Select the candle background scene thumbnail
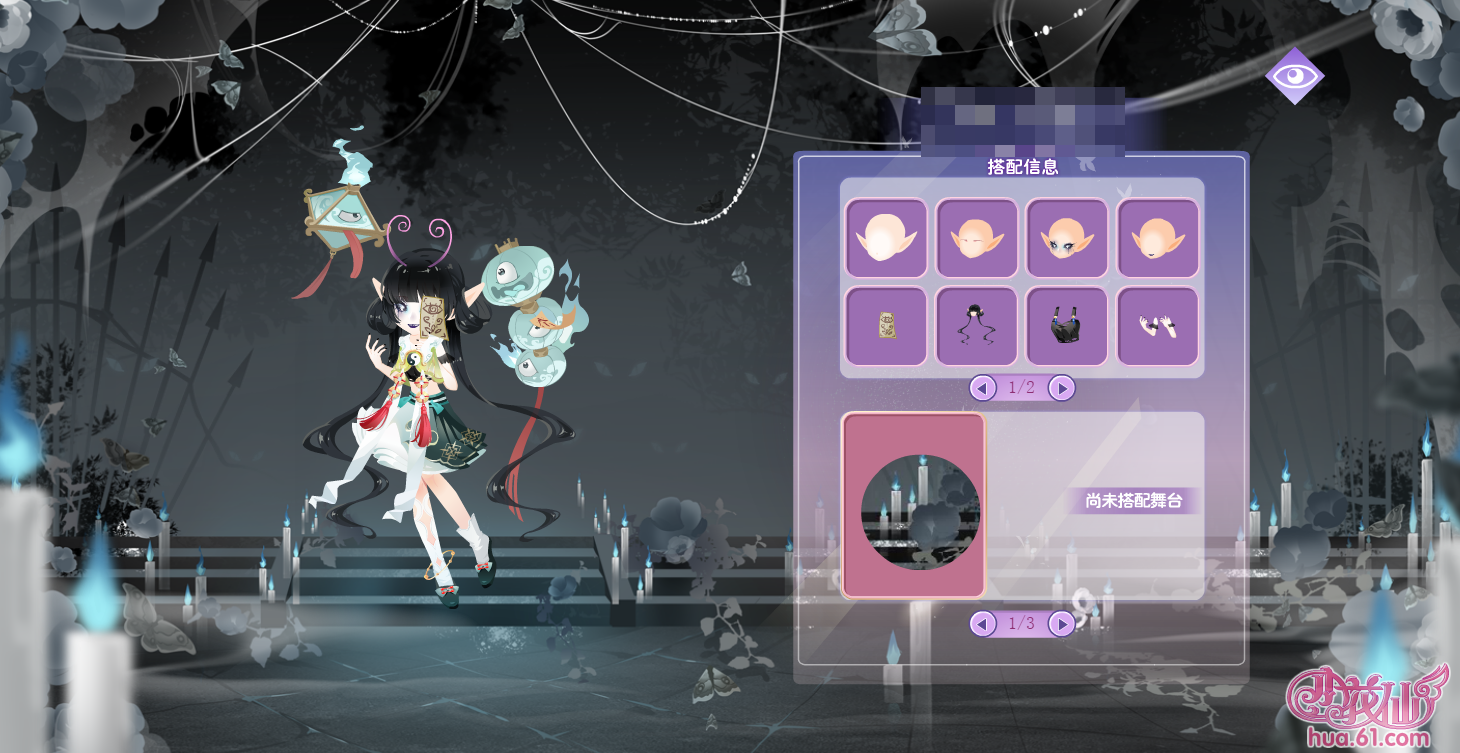The height and width of the screenshot is (753, 1460). coord(914,507)
